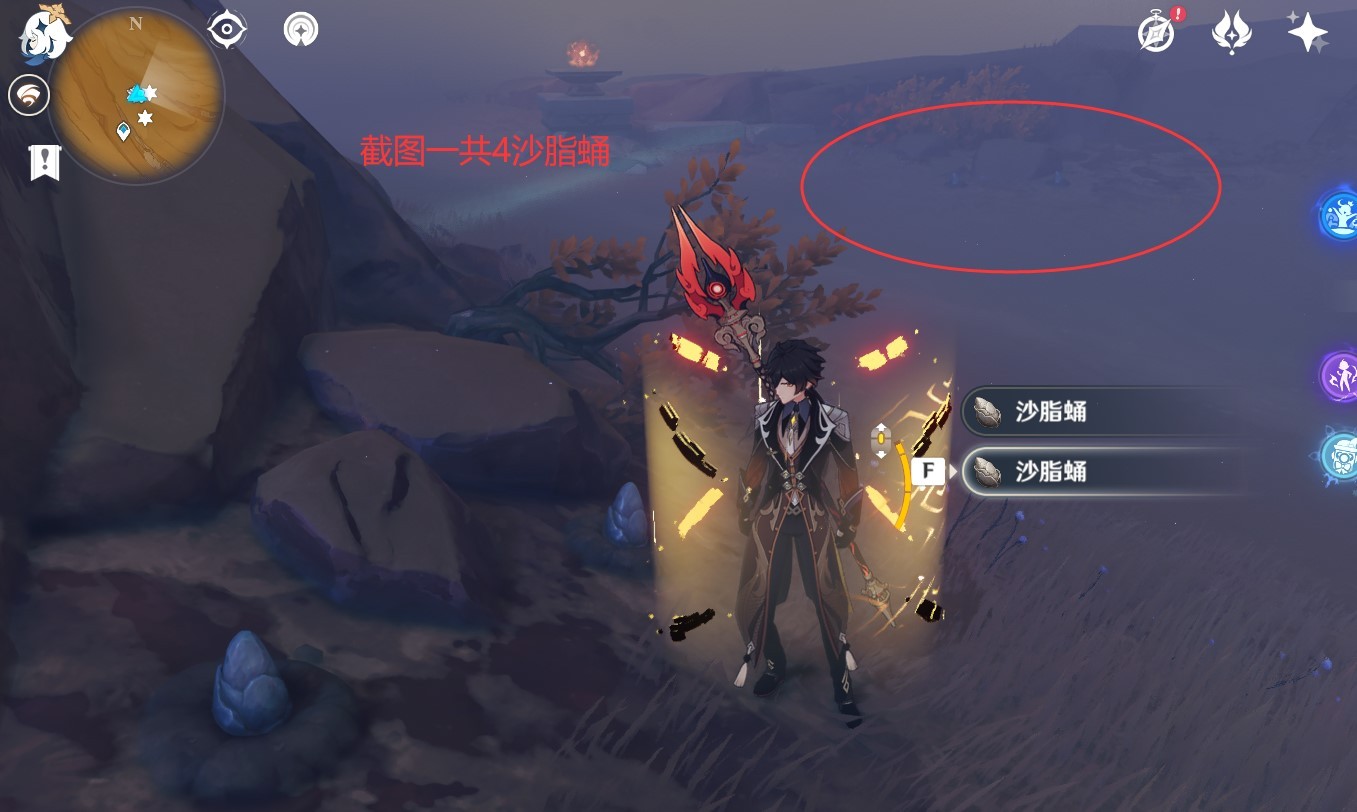The image size is (1357, 812).
Task: Open the adventurer handbook broadcast icon
Action: pos(299,29)
